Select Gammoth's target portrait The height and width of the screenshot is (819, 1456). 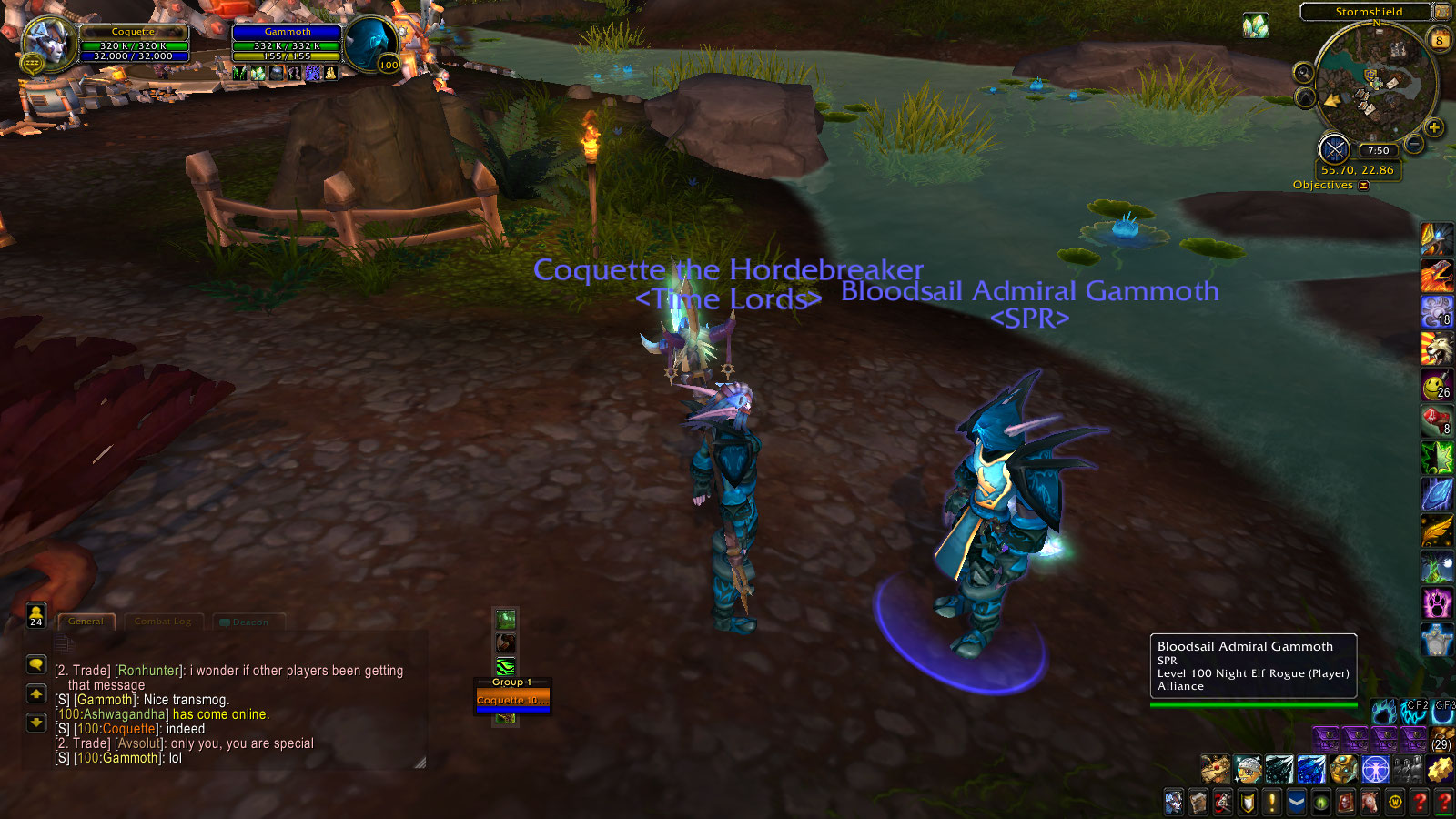[x=370, y=42]
